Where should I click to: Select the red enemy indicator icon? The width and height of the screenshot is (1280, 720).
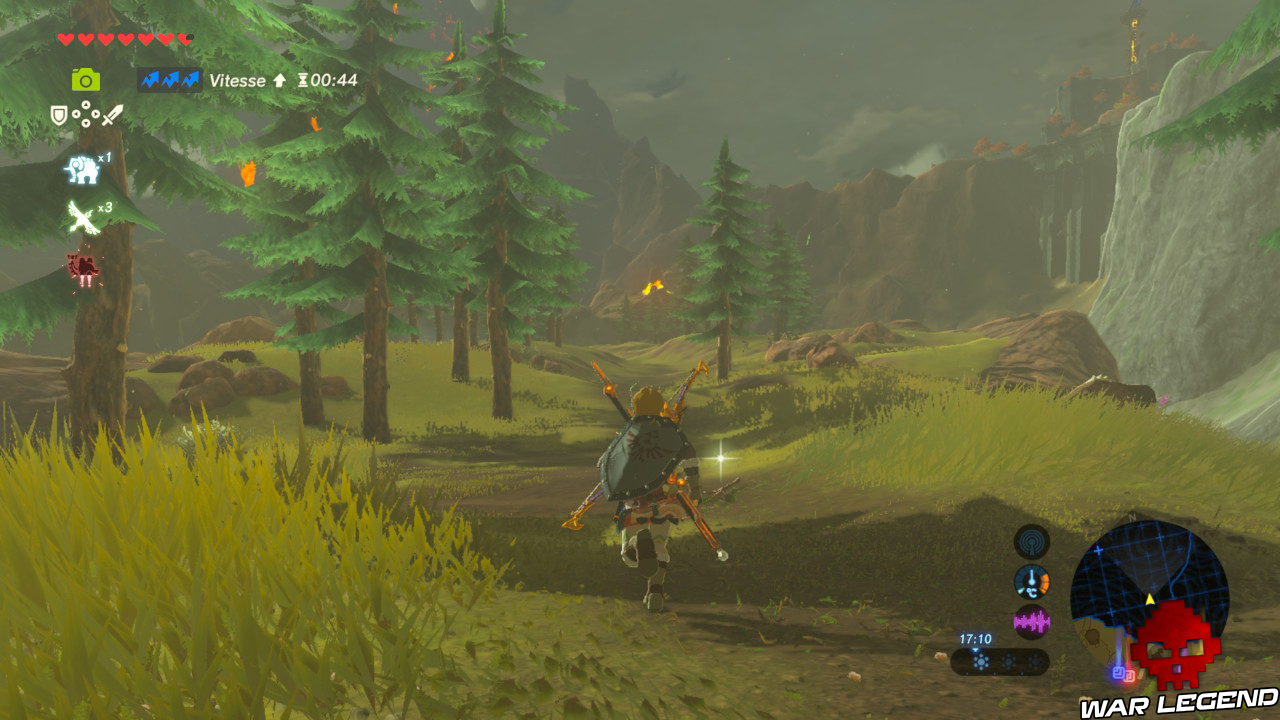pos(85,265)
